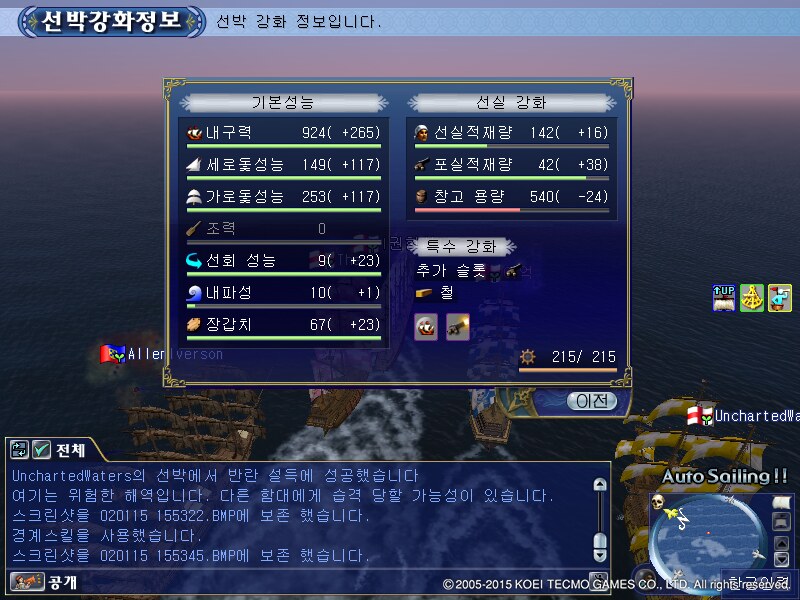Click the 이전 (previous) button
800x600 pixels.
[583, 401]
